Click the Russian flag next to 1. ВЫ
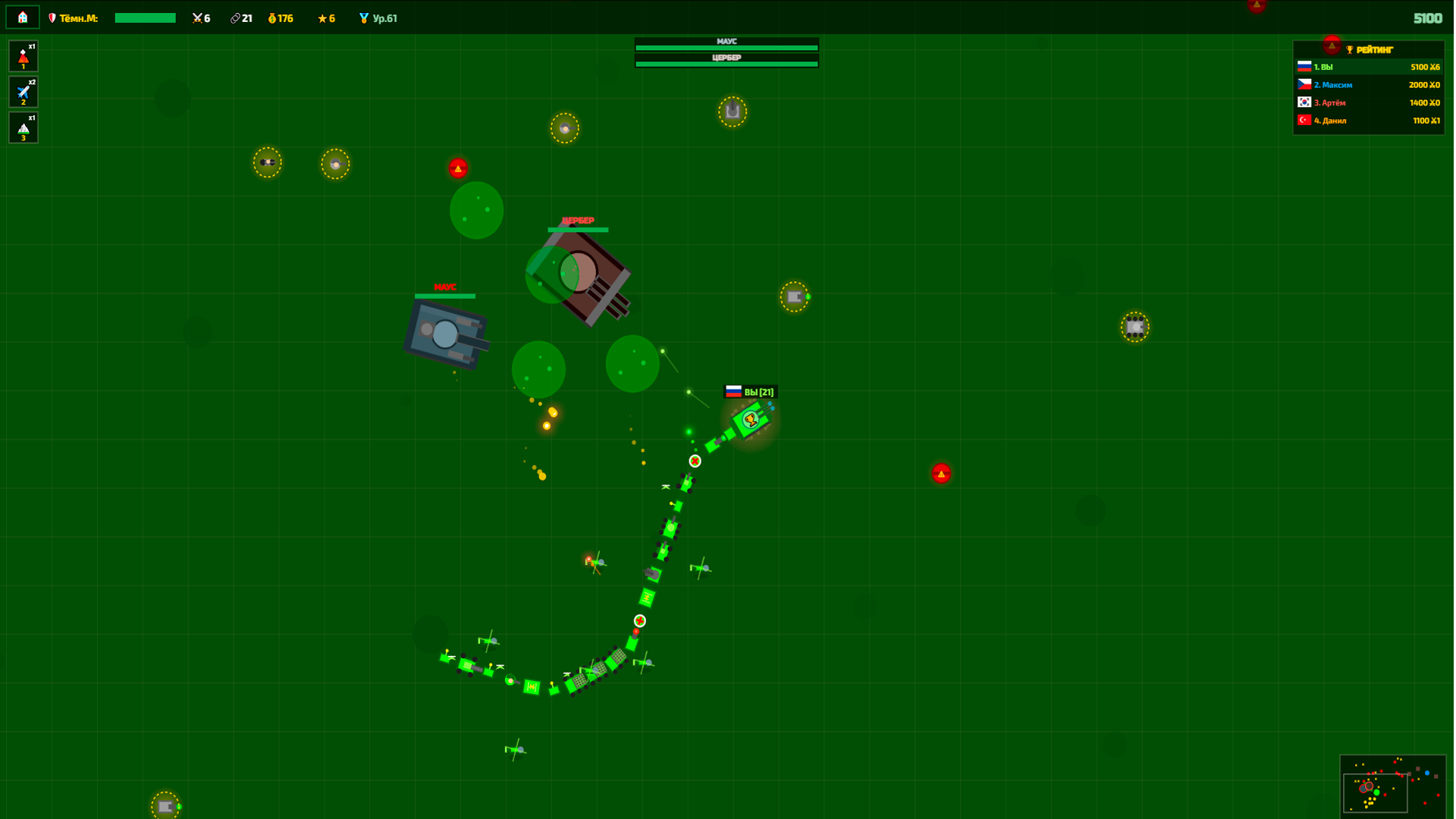Viewport: 1456px width, 819px height. coord(1304,67)
